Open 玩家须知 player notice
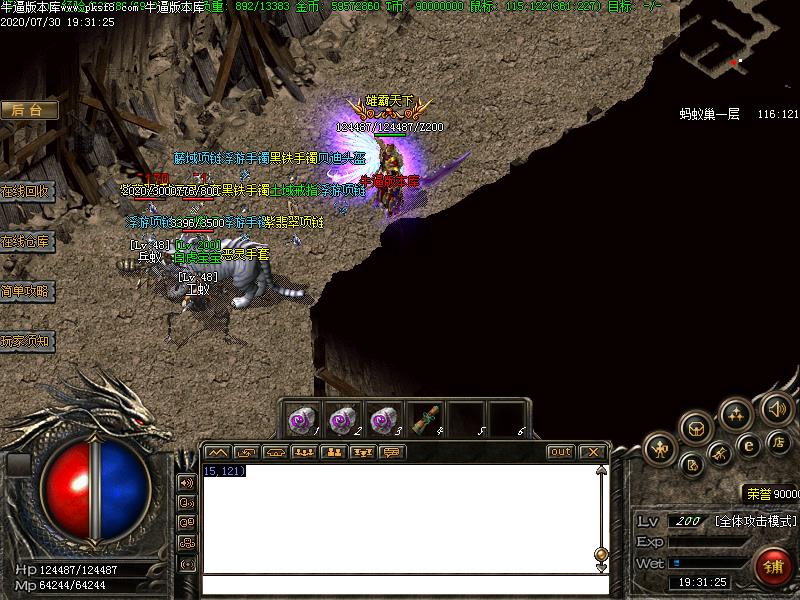 pos(27,341)
